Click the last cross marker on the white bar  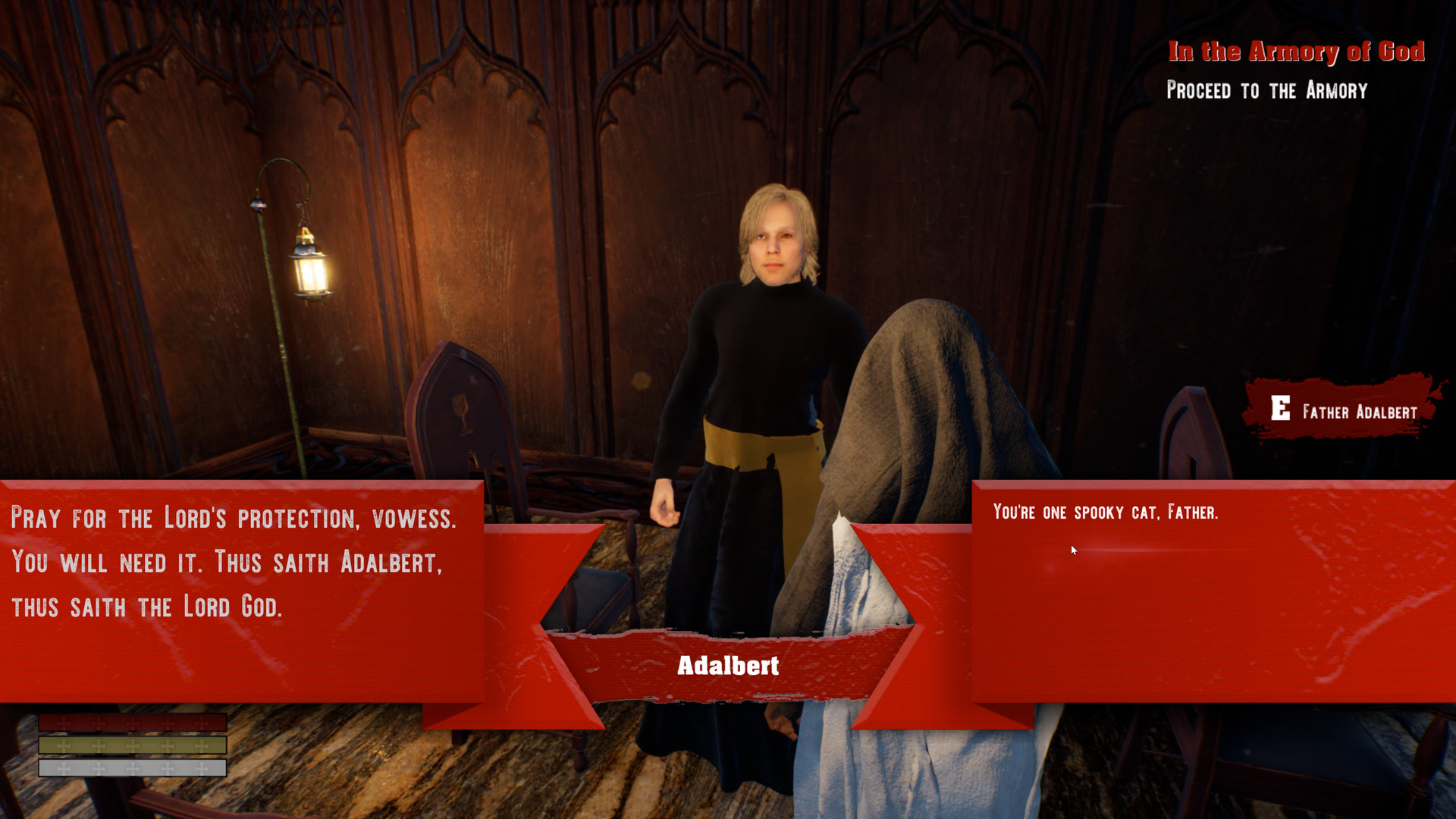[x=201, y=769]
